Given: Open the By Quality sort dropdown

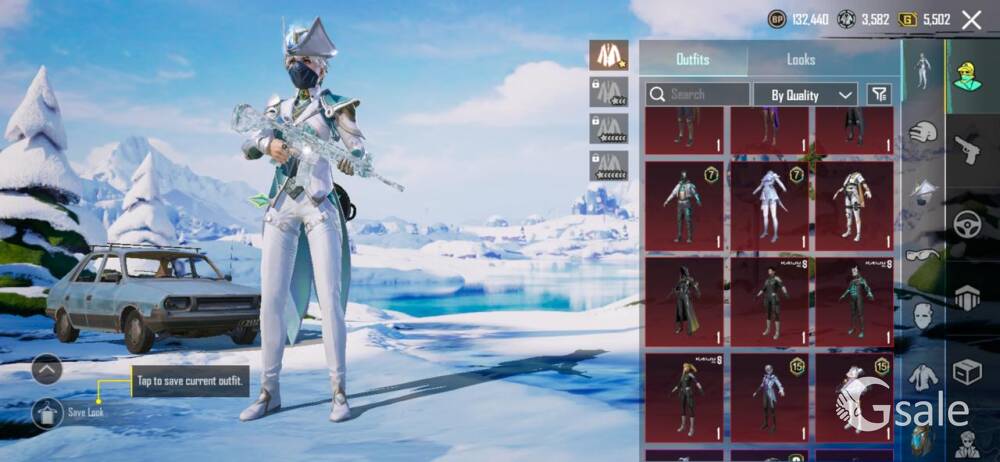Looking at the screenshot, I should (805, 95).
